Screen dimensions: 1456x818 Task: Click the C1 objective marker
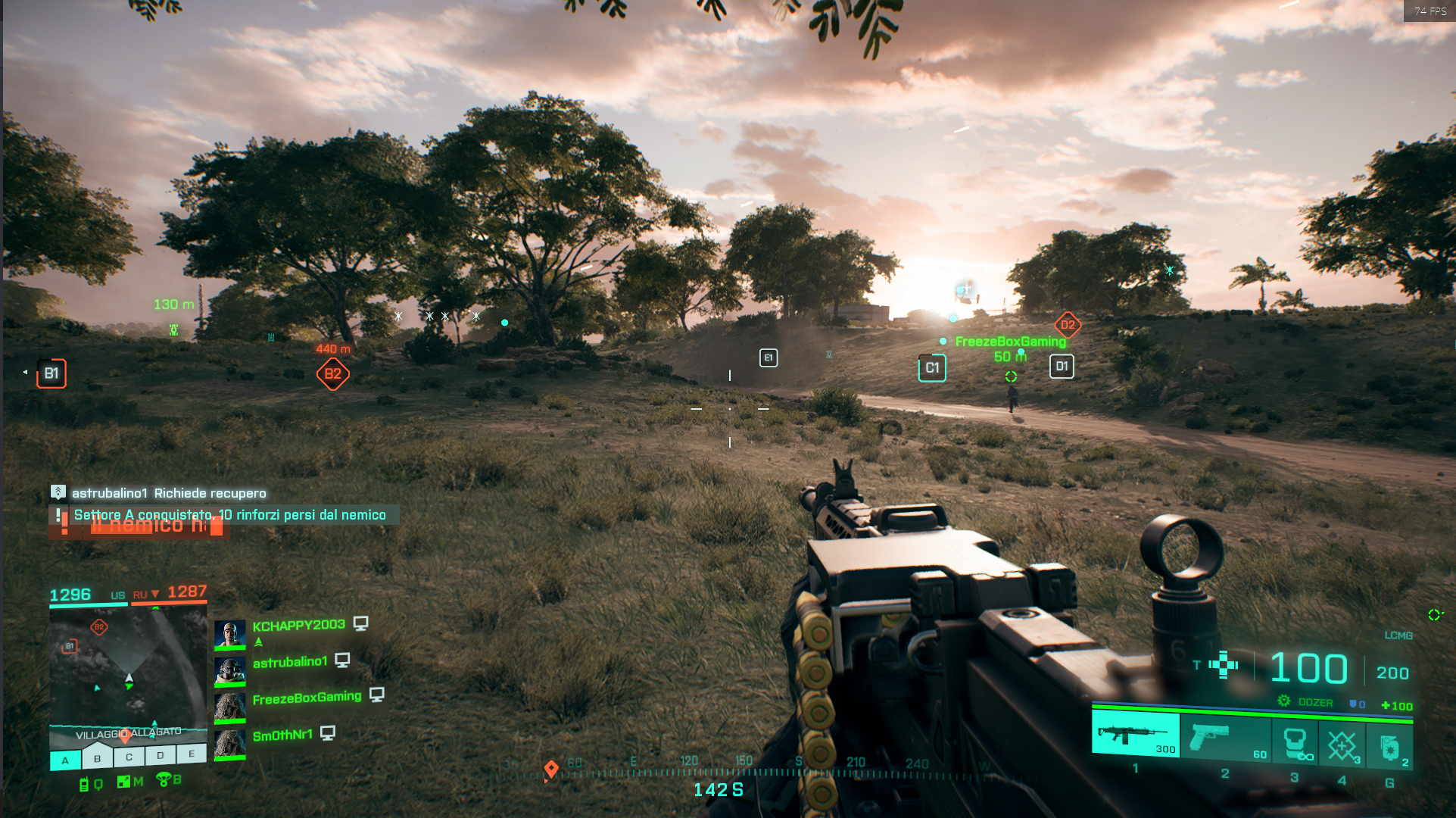pyautogui.click(x=932, y=368)
